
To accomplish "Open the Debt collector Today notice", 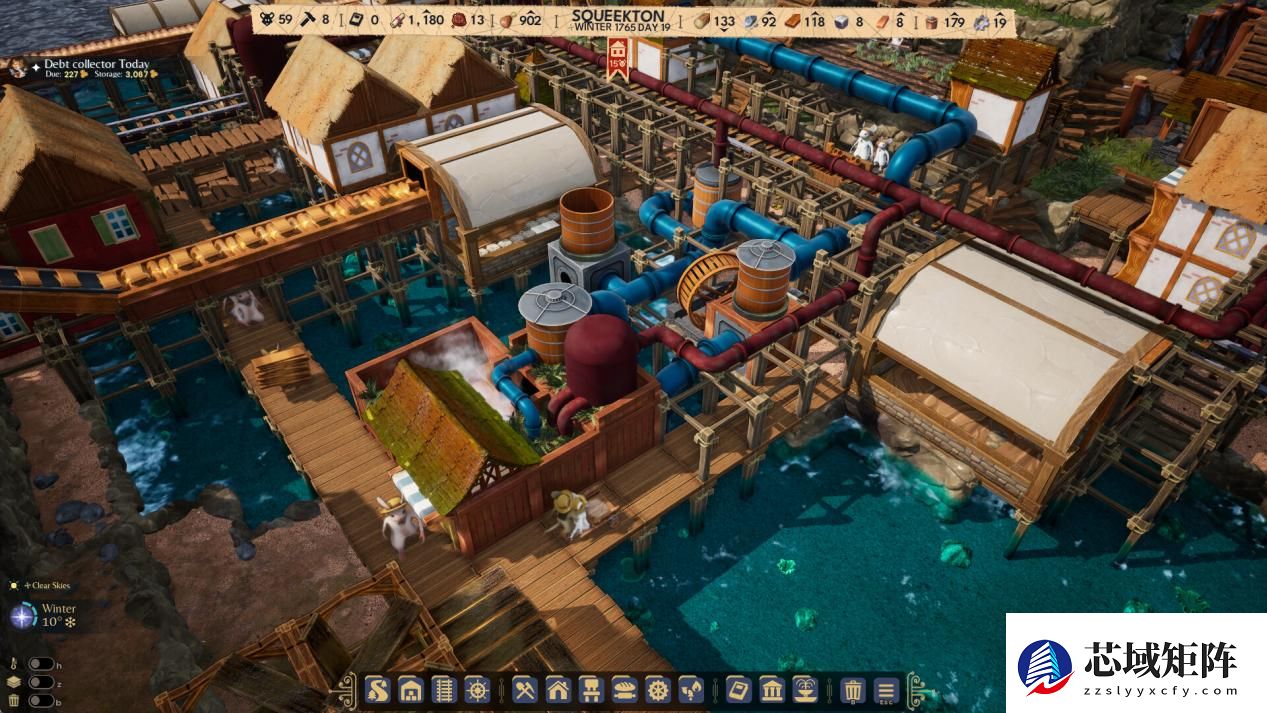I will [96, 64].
